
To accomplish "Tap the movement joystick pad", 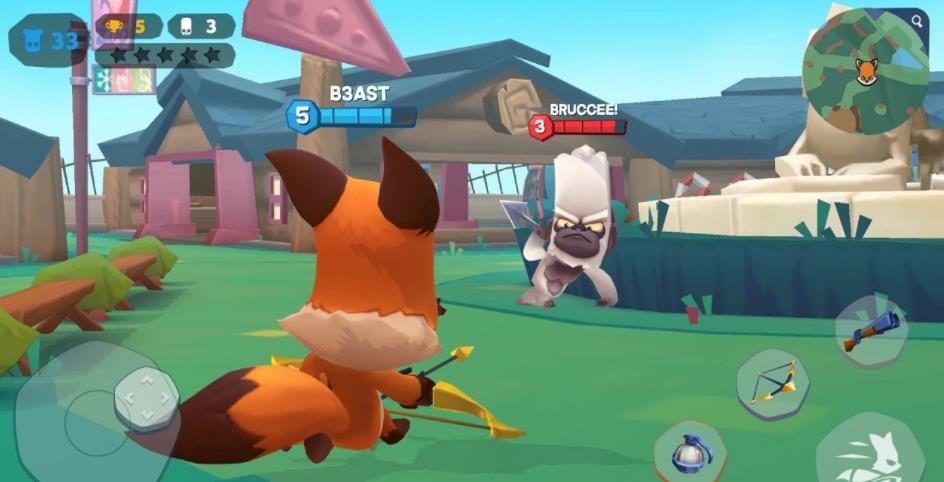I will tap(146, 398).
